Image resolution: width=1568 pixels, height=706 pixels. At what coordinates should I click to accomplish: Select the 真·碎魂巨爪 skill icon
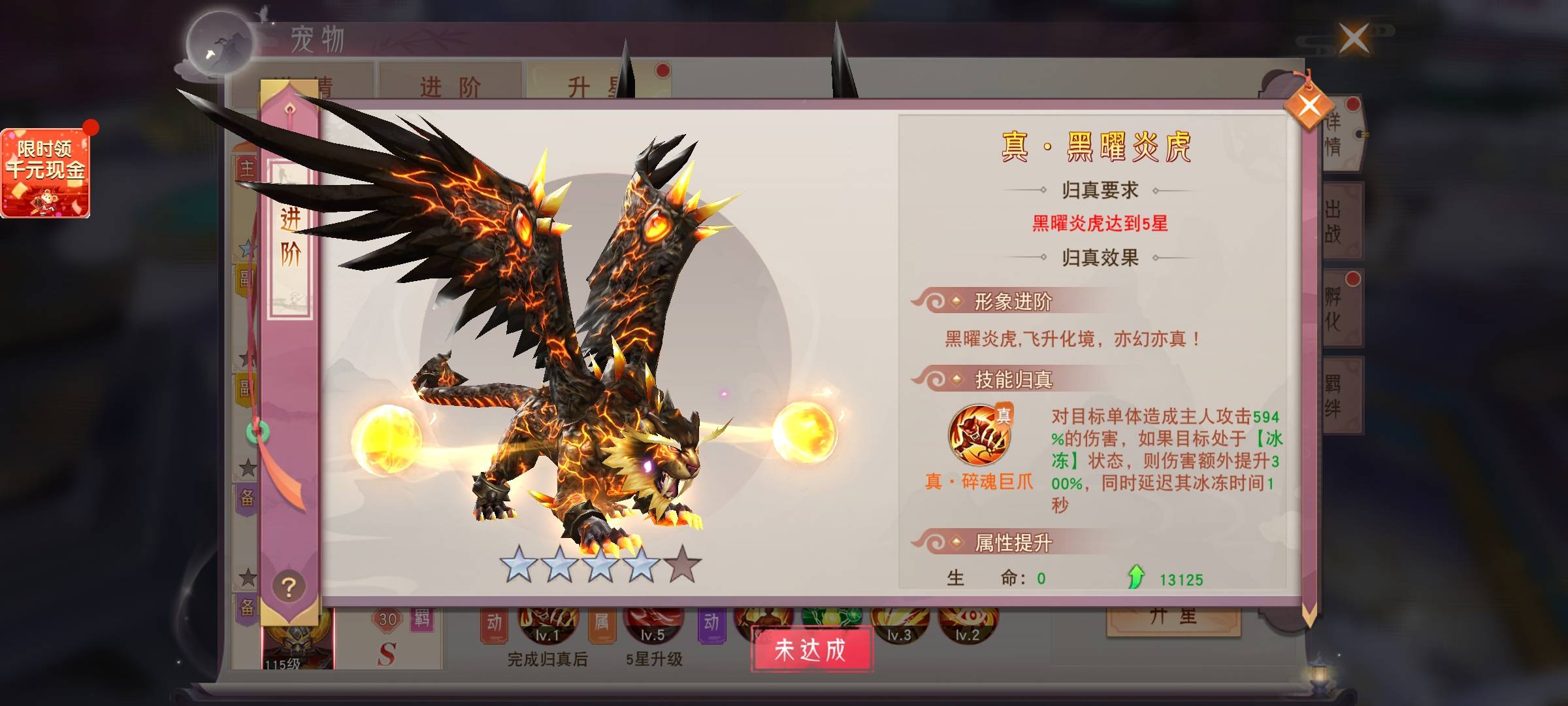tap(979, 435)
